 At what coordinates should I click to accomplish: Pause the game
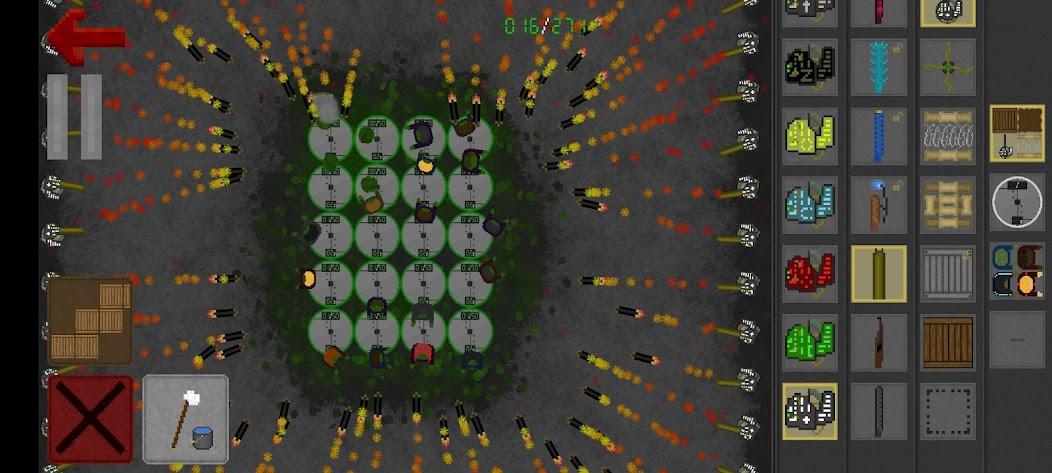[76, 117]
